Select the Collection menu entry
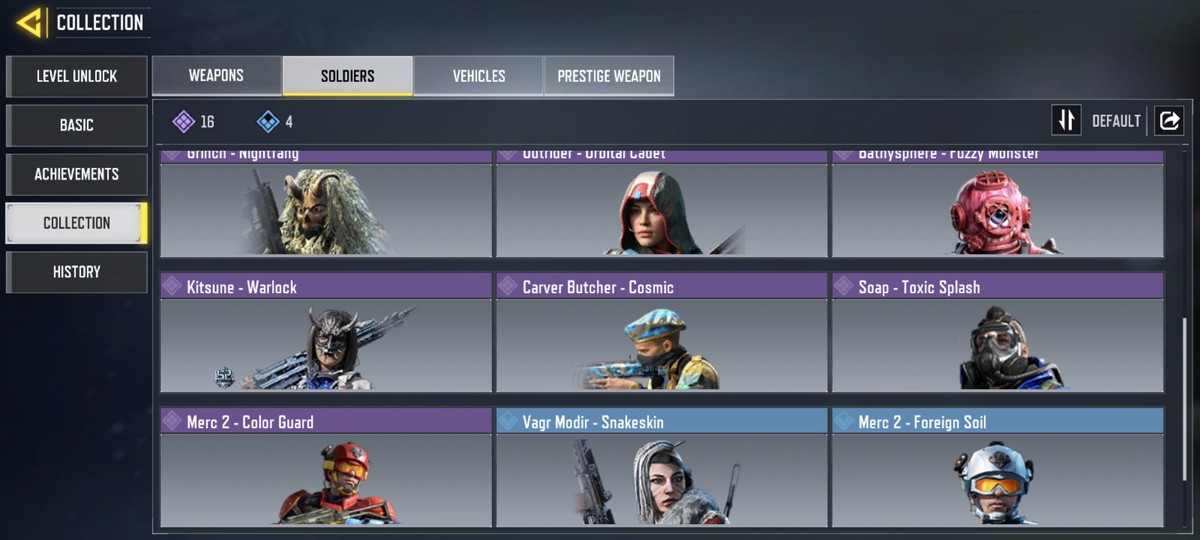This screenshot has width=1200, height=540. click(x=77, y=223)
